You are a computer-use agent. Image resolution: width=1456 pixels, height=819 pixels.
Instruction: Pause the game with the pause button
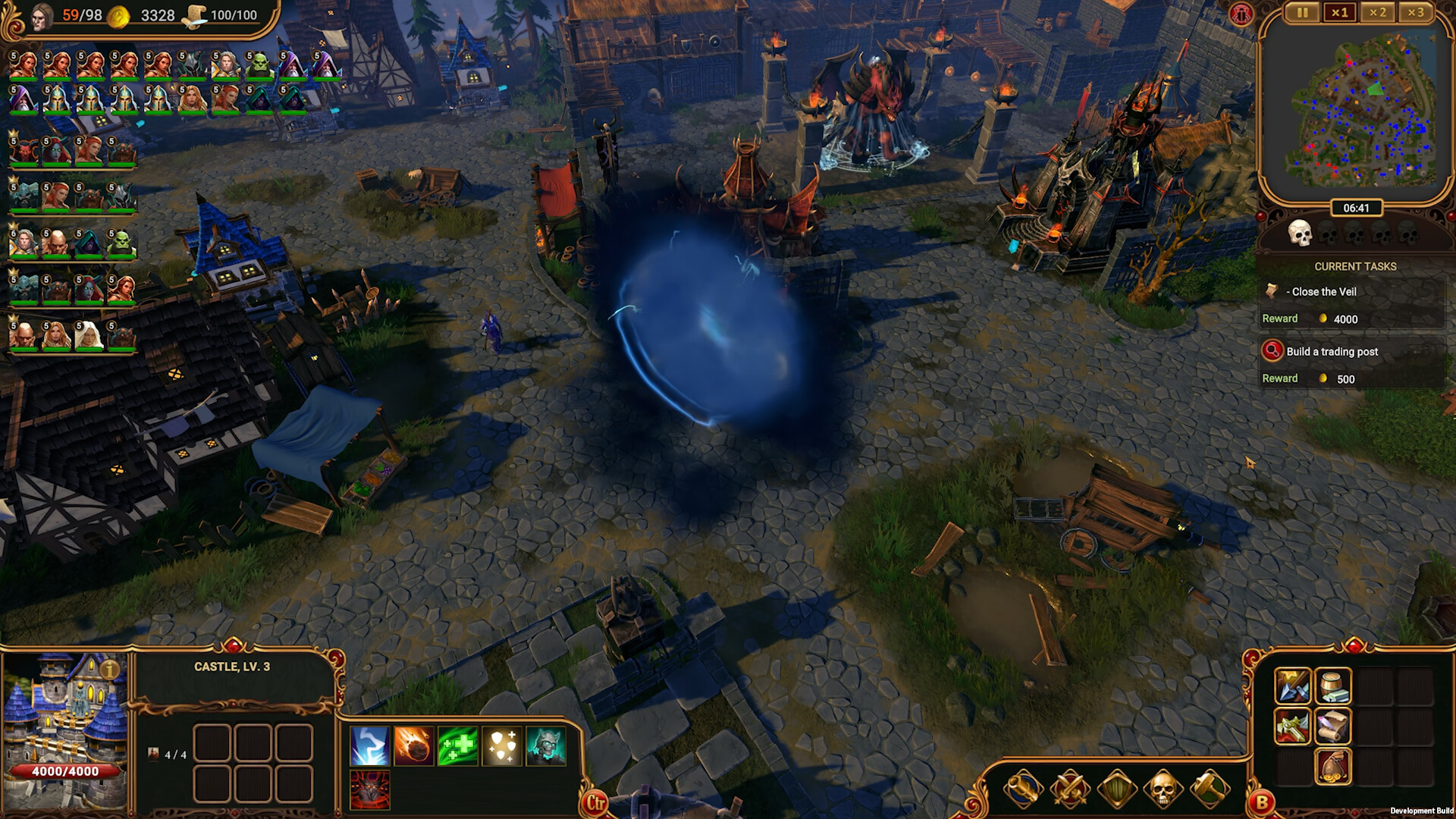pos(1302,12)
